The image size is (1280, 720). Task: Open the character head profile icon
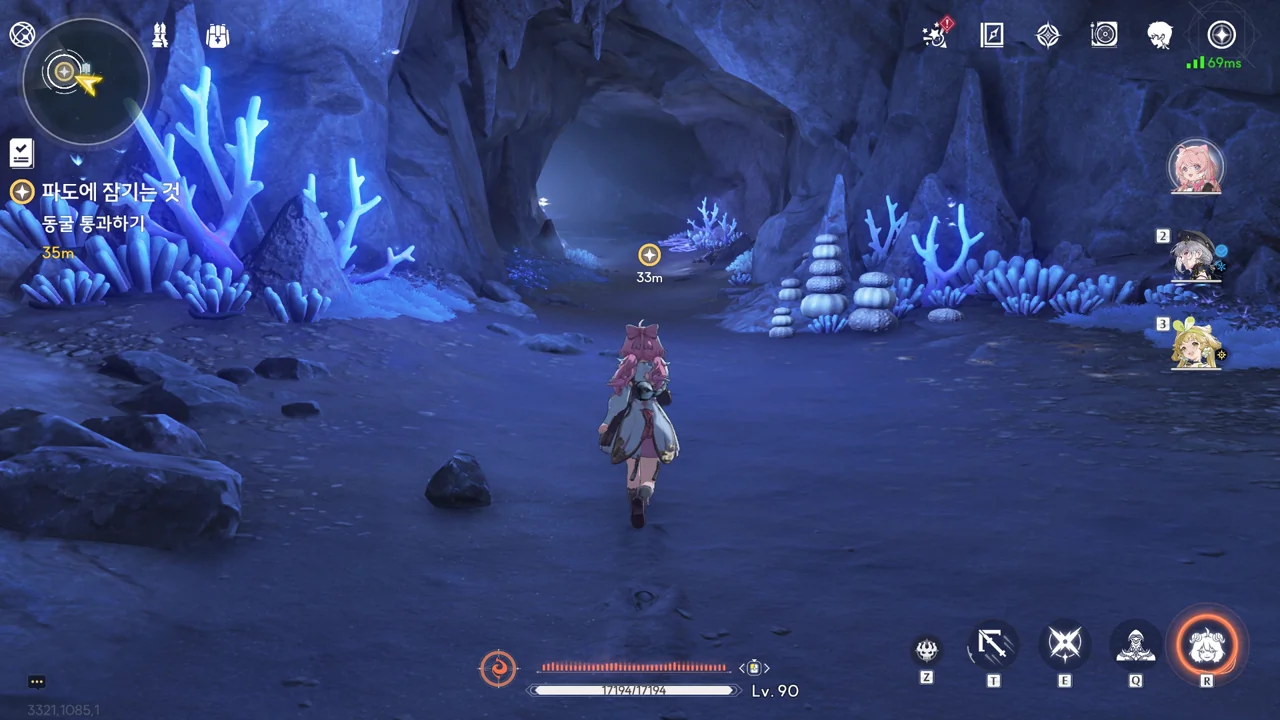pyautogui.click(x=1160, y=35)
